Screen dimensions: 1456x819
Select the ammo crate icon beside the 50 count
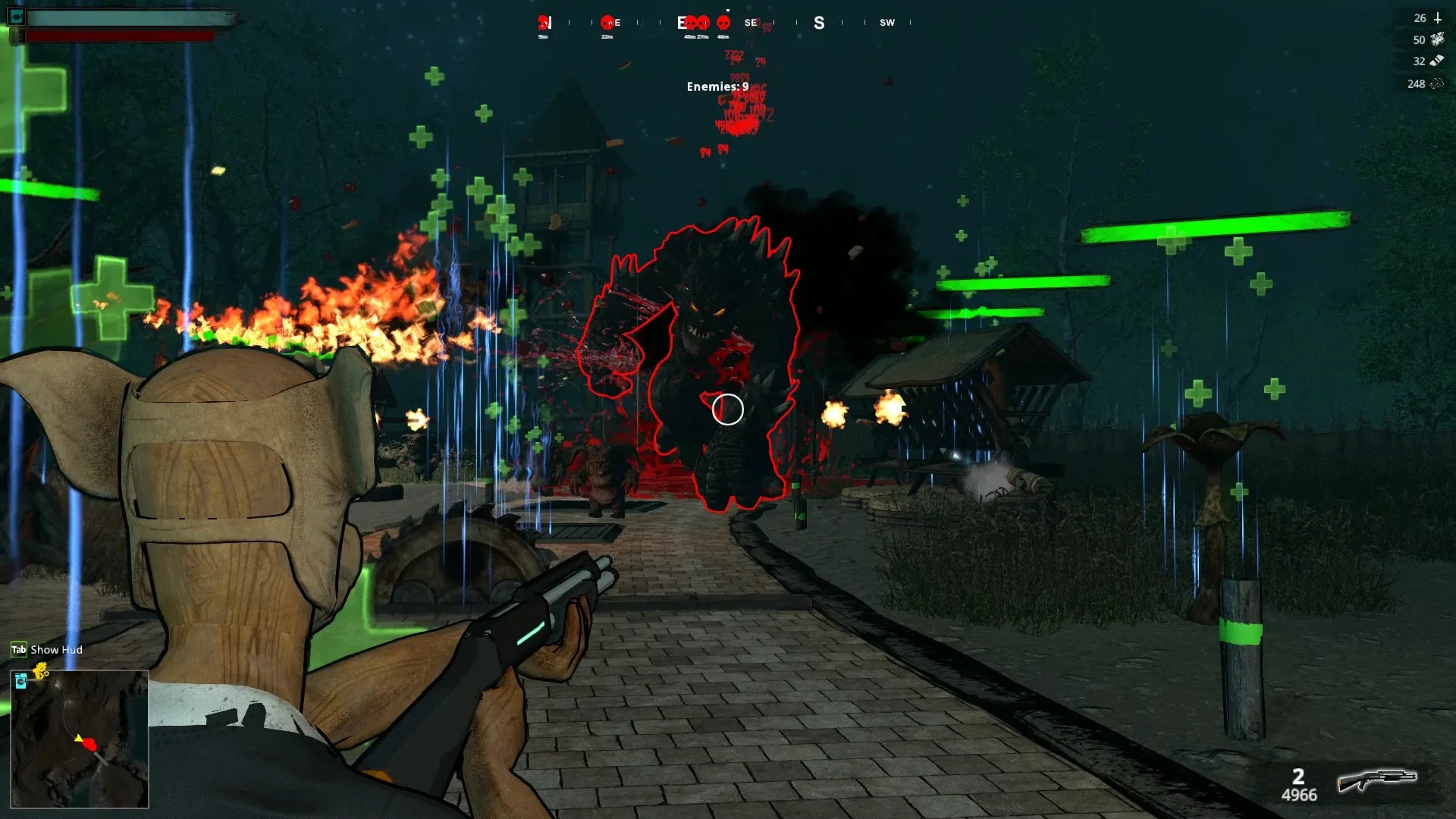(1438, 39)
